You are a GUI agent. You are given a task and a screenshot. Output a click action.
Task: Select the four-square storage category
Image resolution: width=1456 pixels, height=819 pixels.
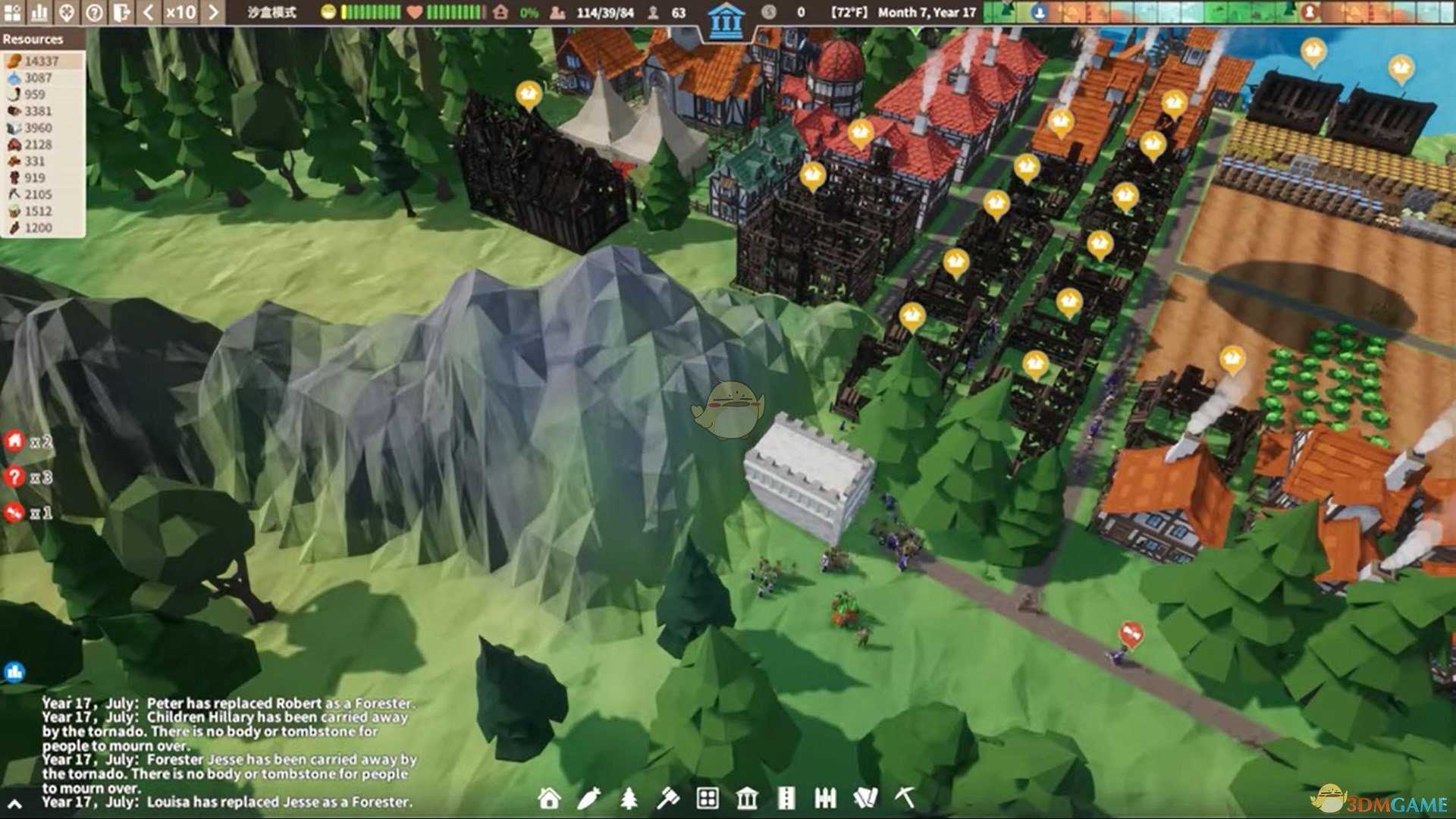[x=708, y=798]
